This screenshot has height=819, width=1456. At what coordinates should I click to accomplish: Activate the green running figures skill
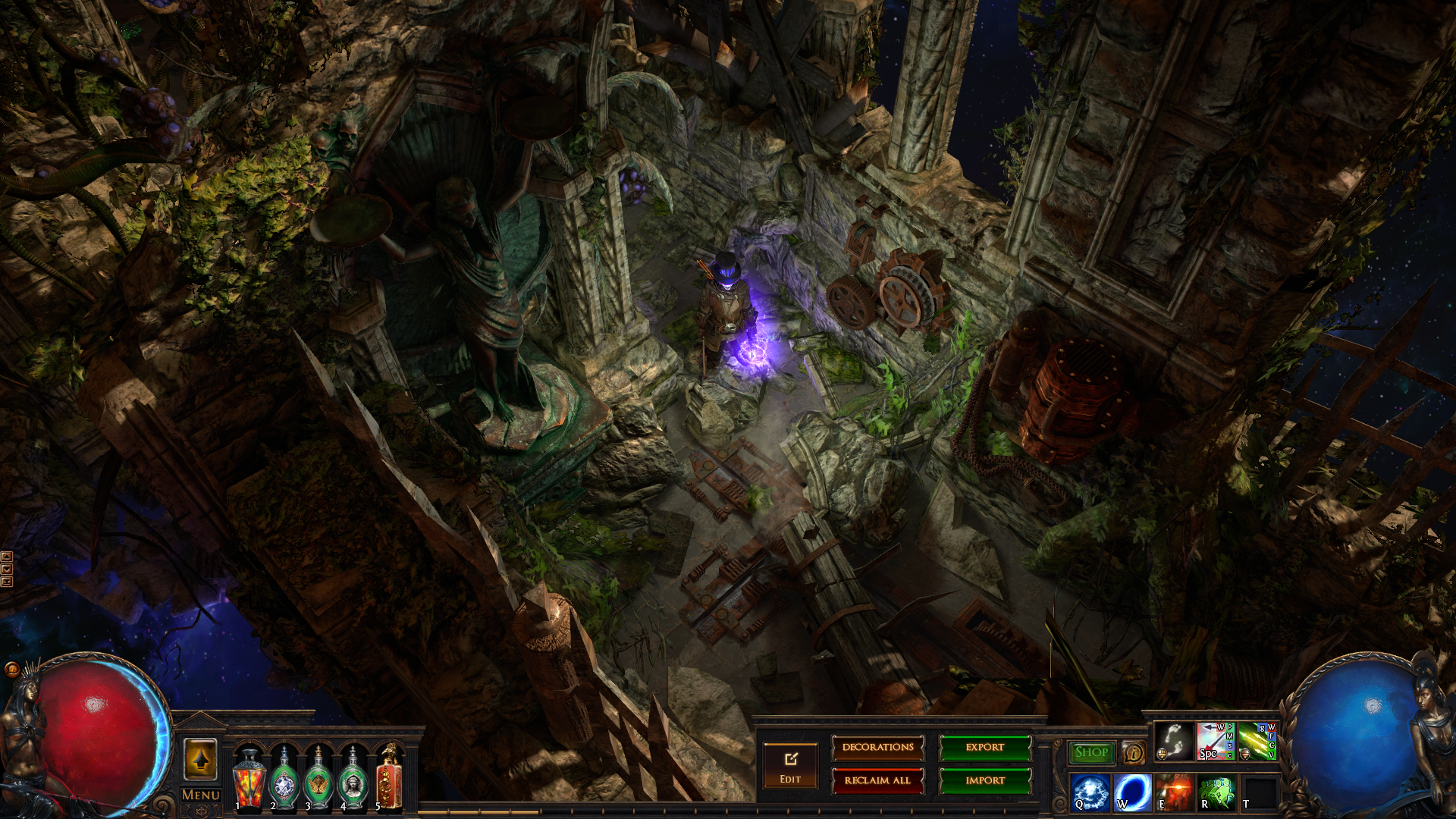point(1216,792)
